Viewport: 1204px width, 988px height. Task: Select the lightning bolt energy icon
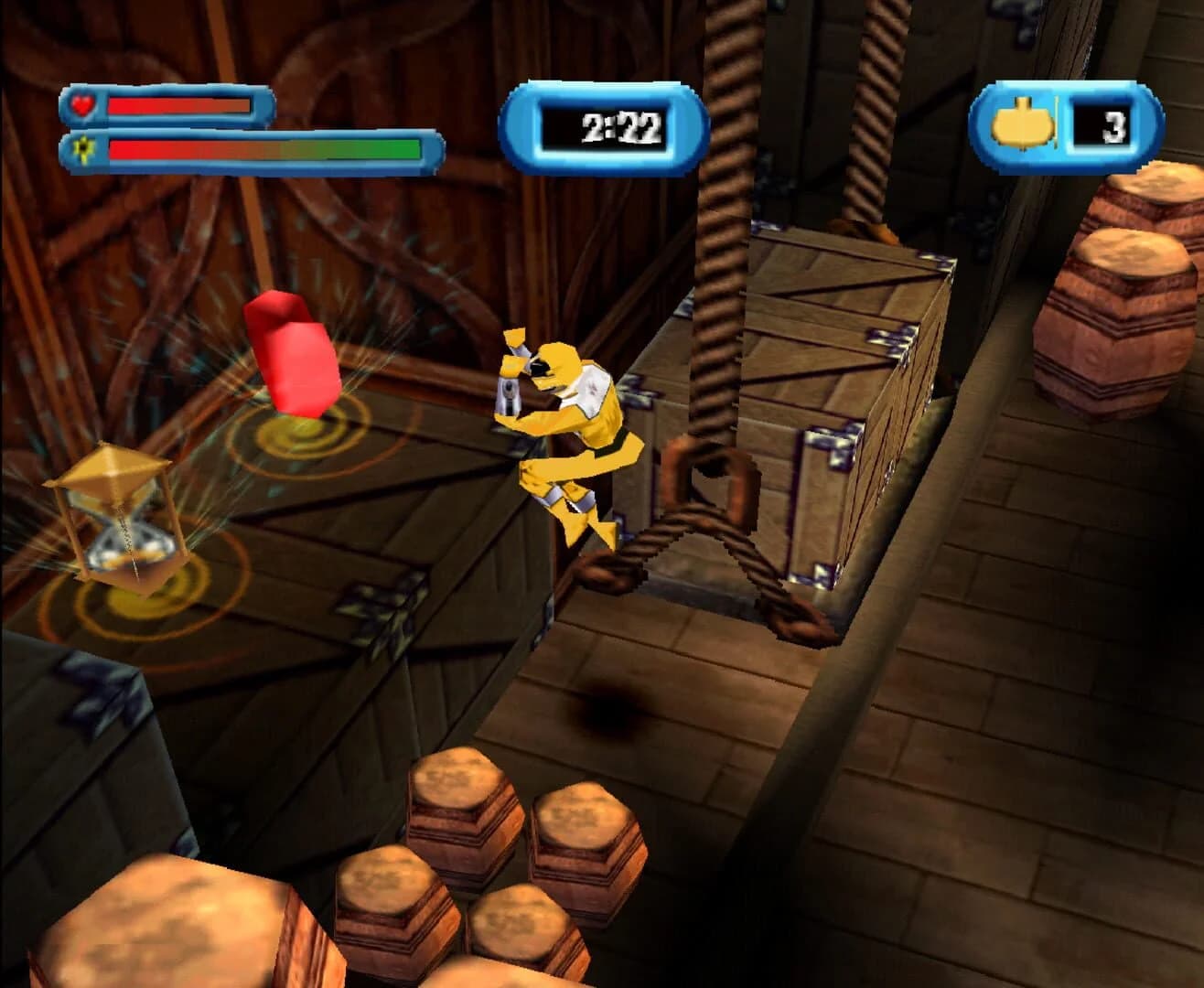pos(83,149)
